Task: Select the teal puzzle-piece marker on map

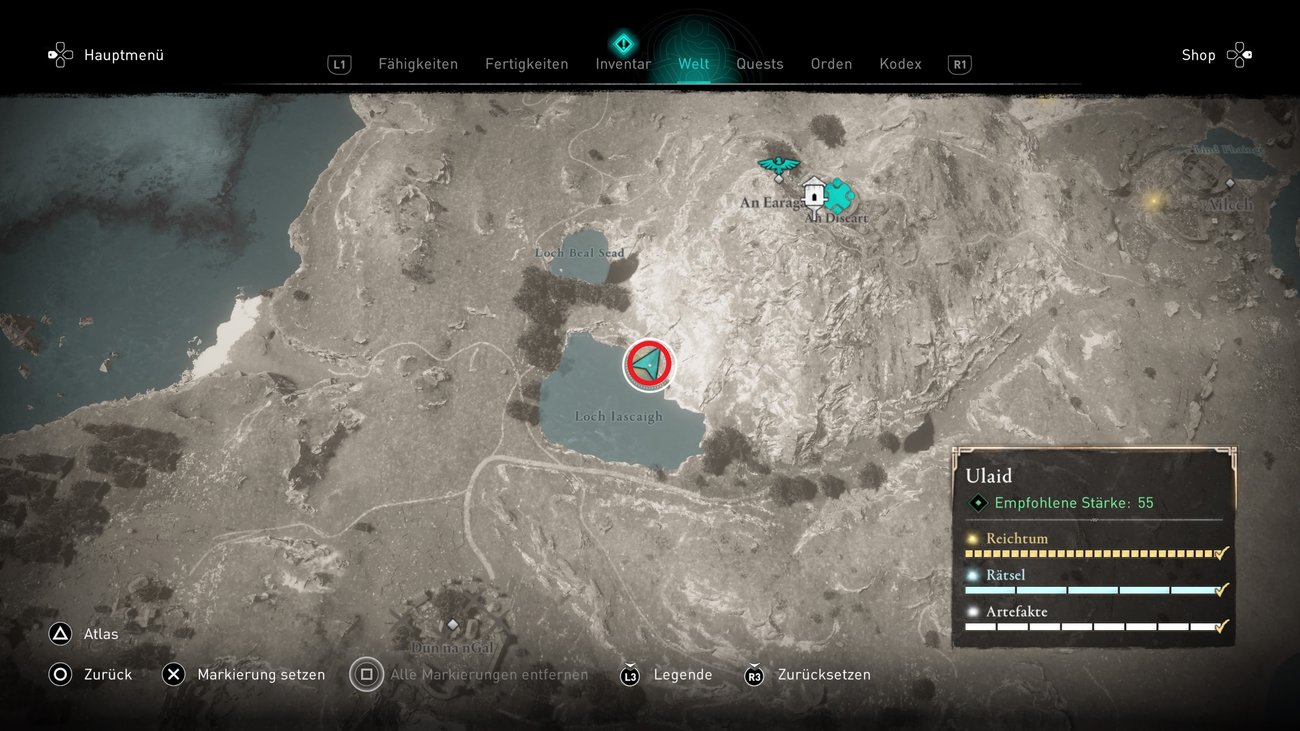Action: click(x=838, y=195)
